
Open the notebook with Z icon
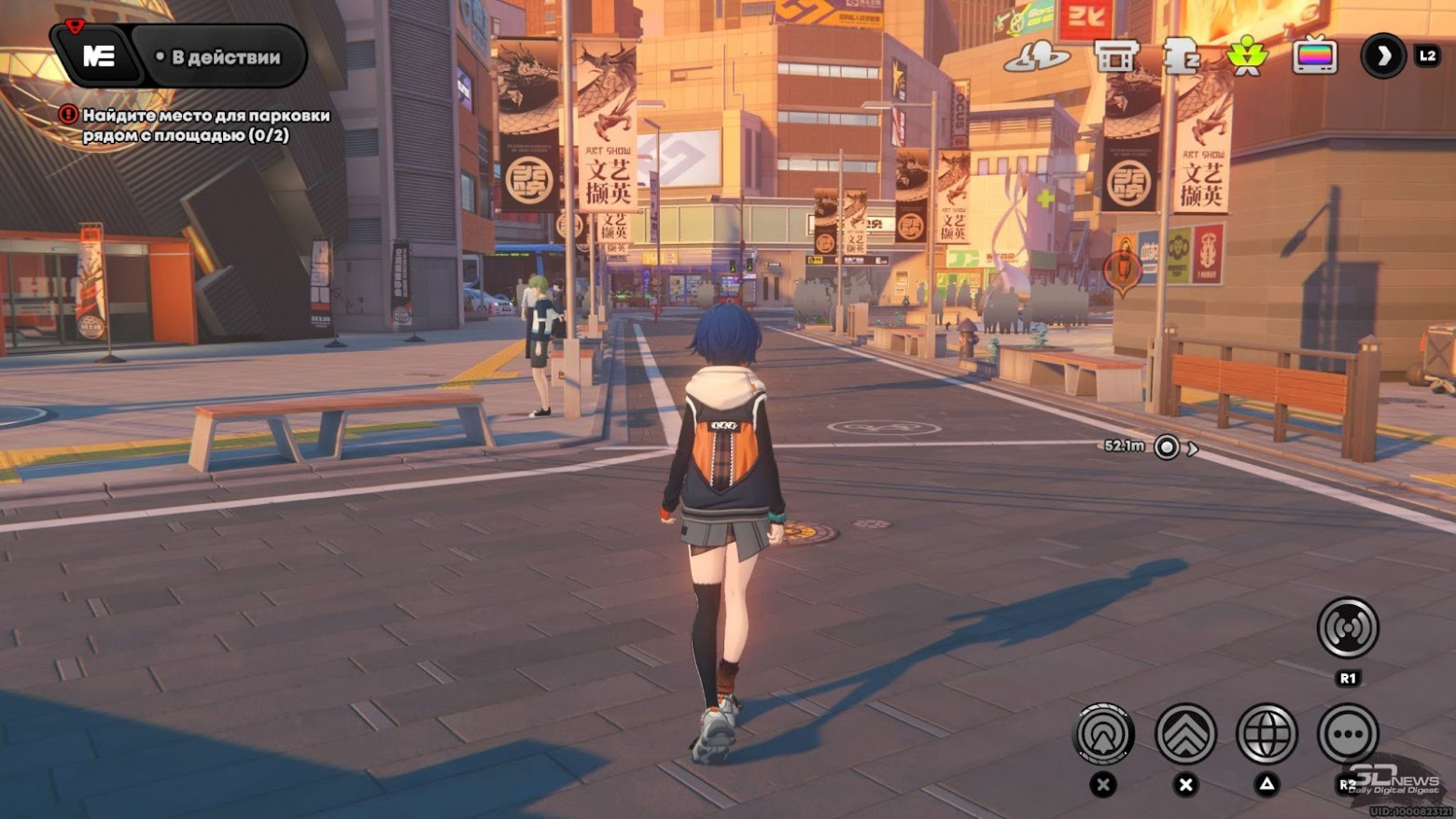[1180, 56]
